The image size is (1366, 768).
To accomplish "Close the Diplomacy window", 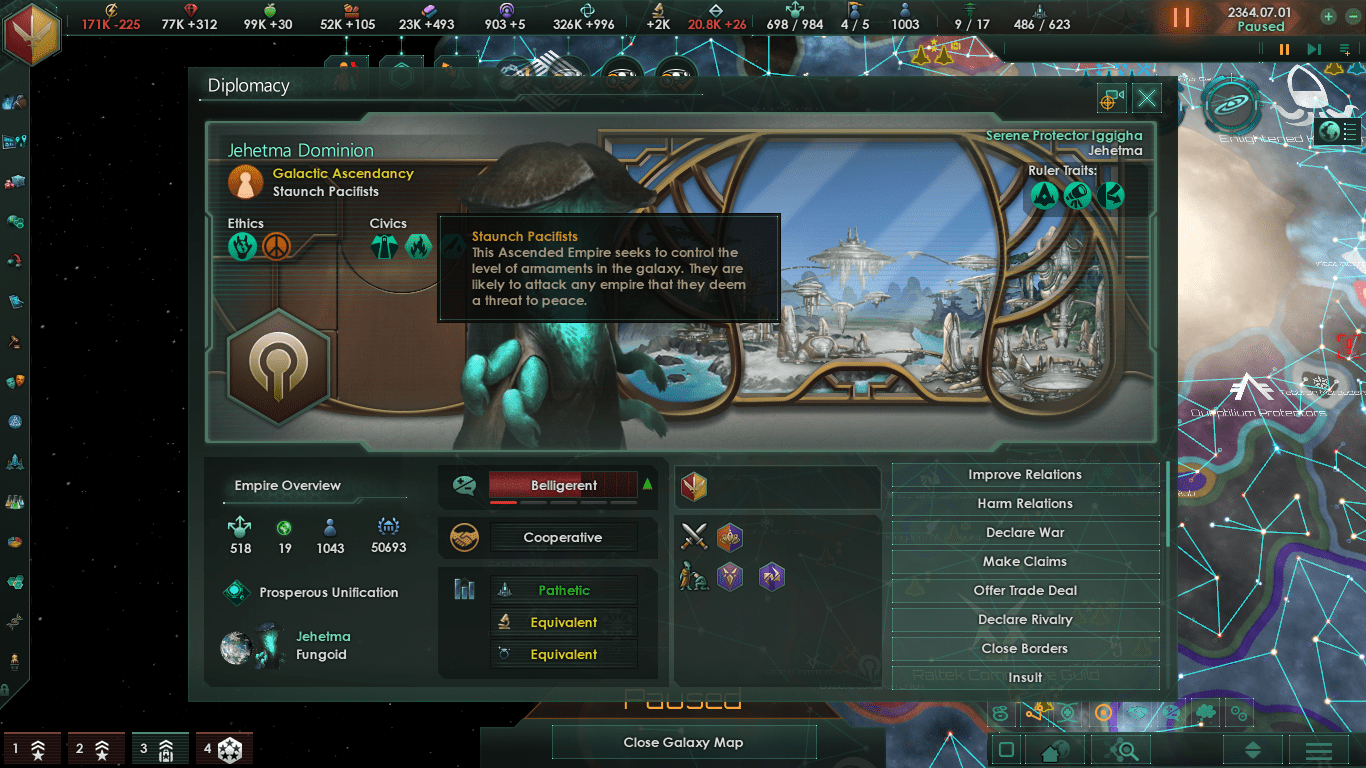I will pos(1147,98).
